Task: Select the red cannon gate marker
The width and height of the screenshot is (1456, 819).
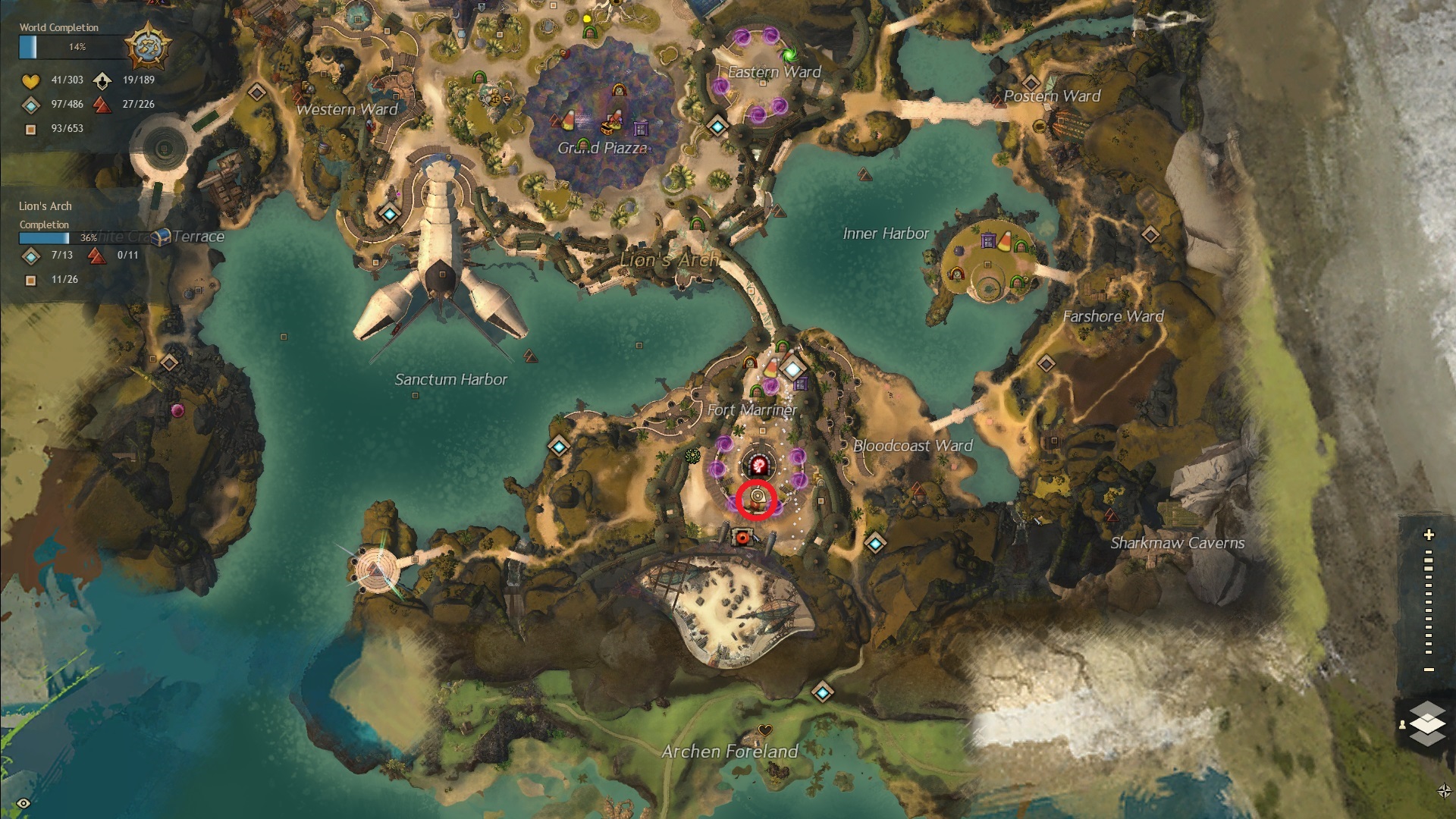Action: coord(742,538)
